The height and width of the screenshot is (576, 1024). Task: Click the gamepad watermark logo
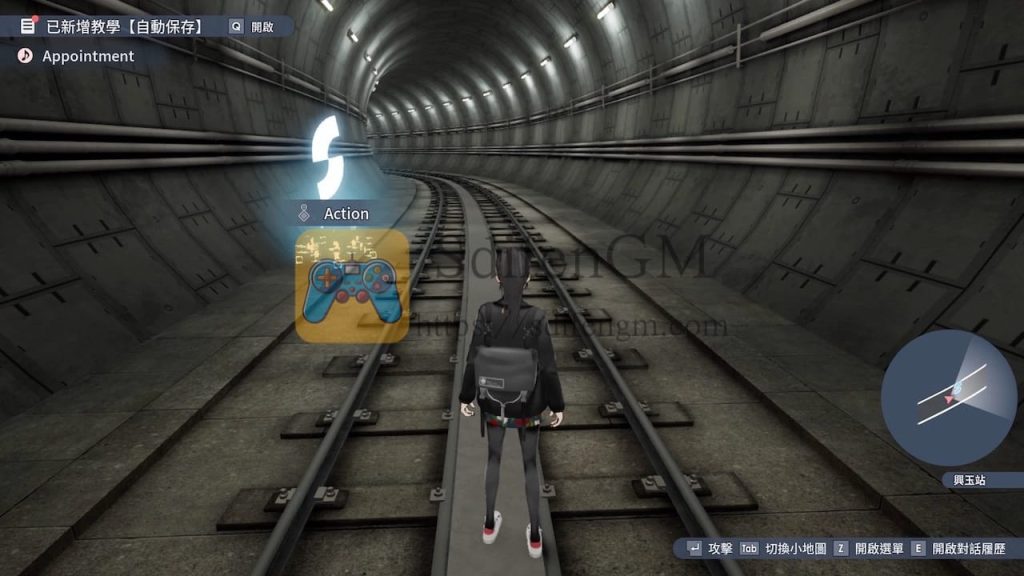(352, 287)
